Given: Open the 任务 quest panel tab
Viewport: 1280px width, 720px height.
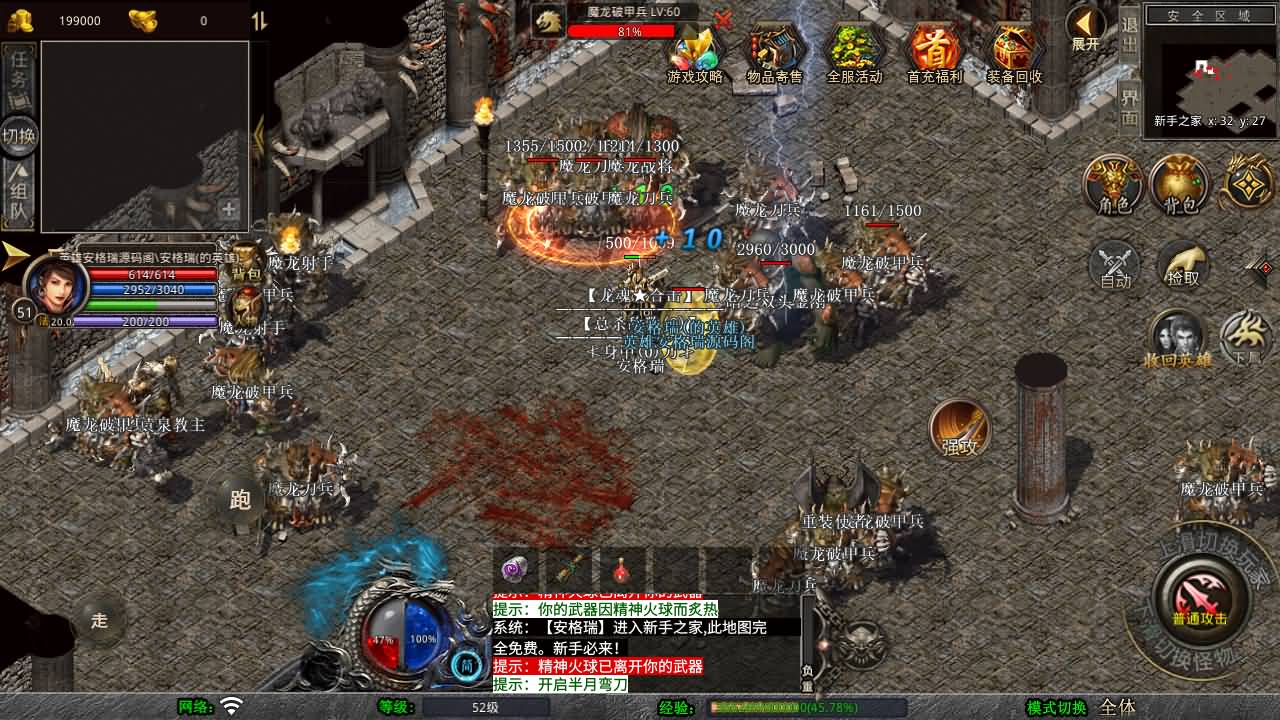Looking at the screenshot, I should coord(20,78).
